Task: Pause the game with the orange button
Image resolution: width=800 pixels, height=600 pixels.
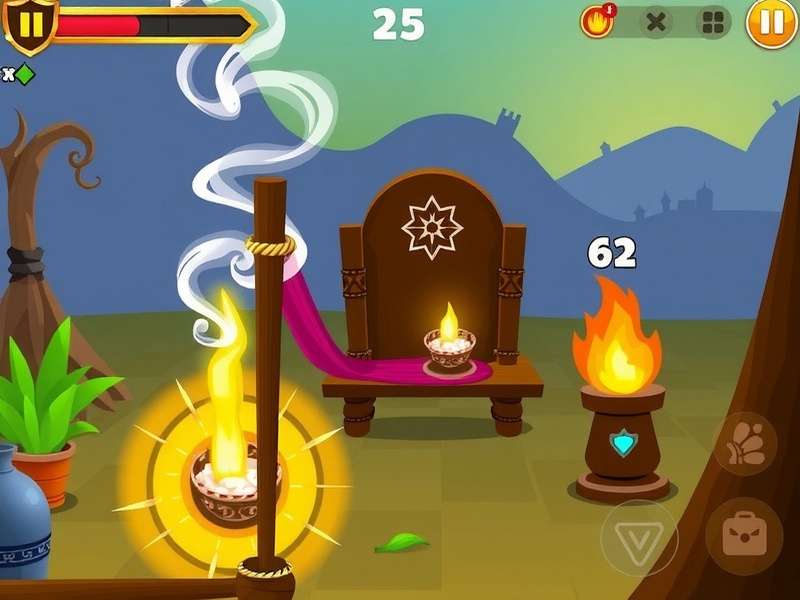Action: 771,23
